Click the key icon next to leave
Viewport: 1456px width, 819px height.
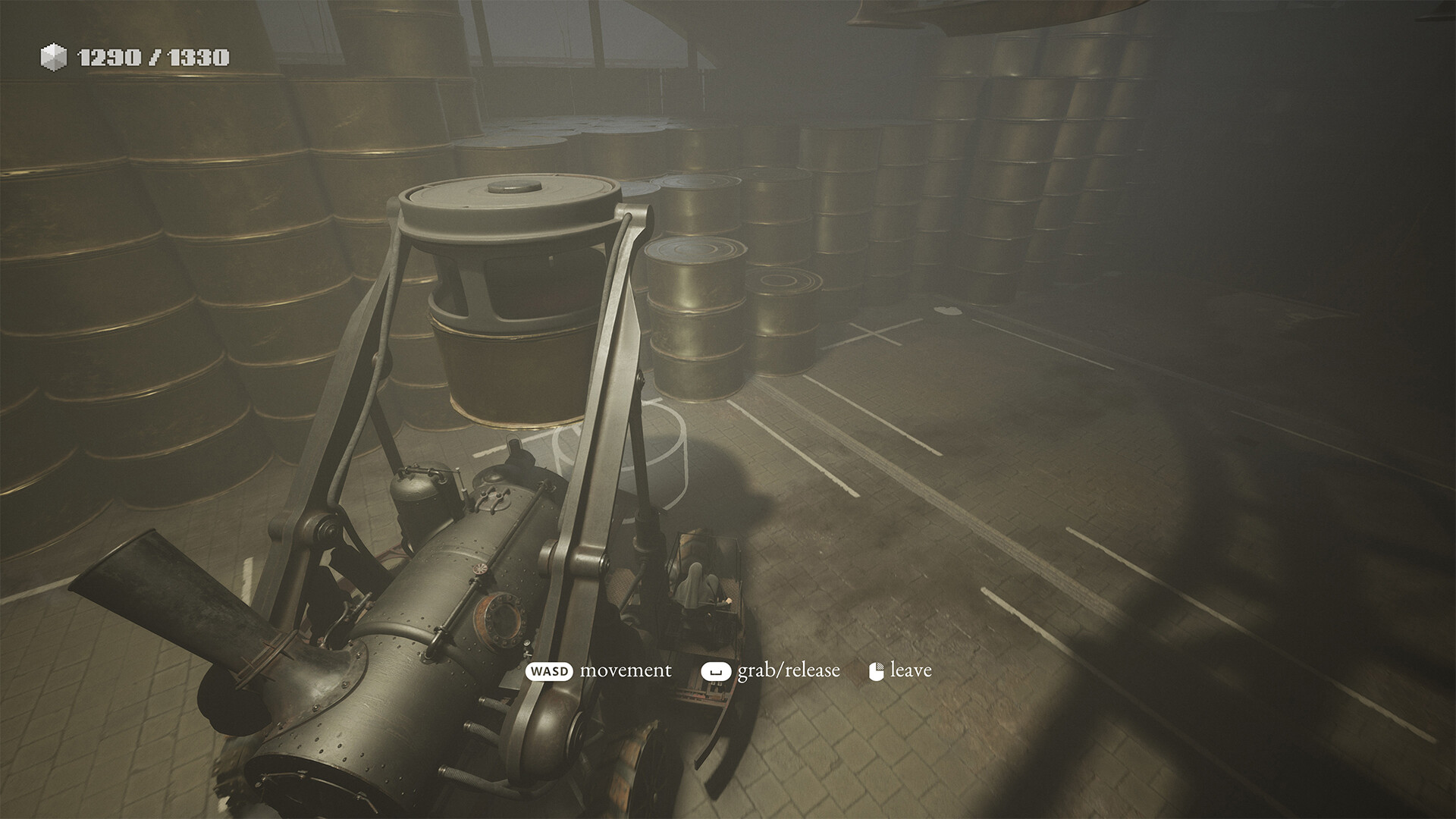(x=877, y=670)
